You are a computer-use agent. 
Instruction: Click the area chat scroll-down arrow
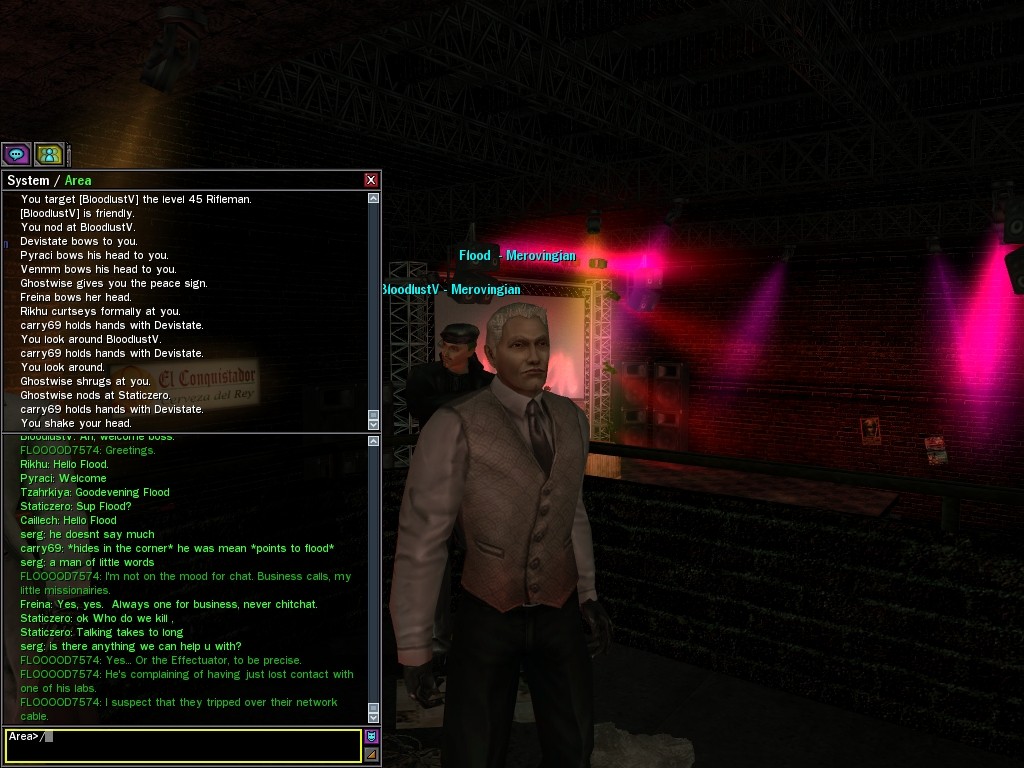pos(374,717)
